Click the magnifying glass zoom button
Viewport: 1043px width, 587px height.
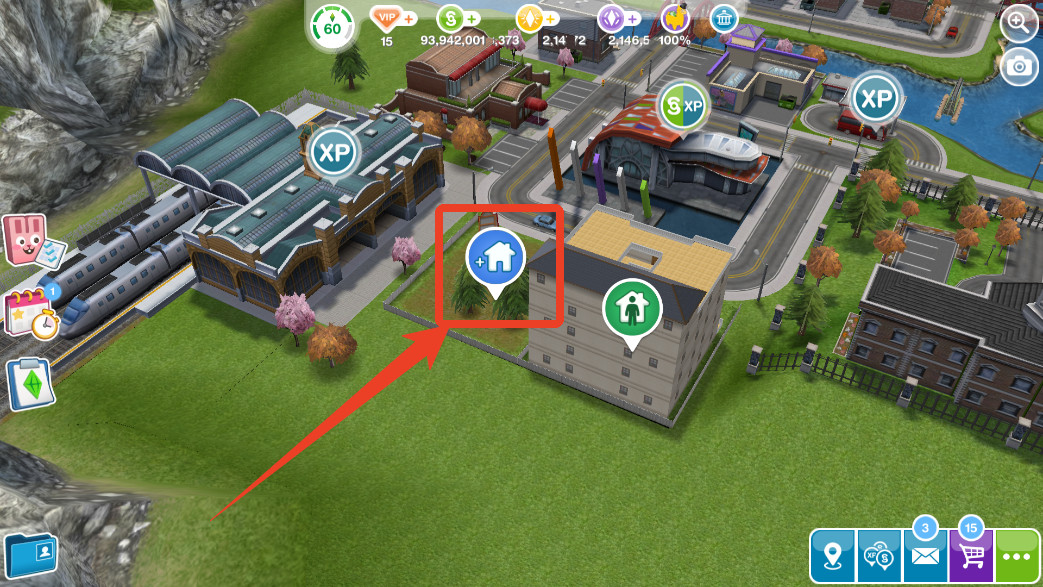1019,24
